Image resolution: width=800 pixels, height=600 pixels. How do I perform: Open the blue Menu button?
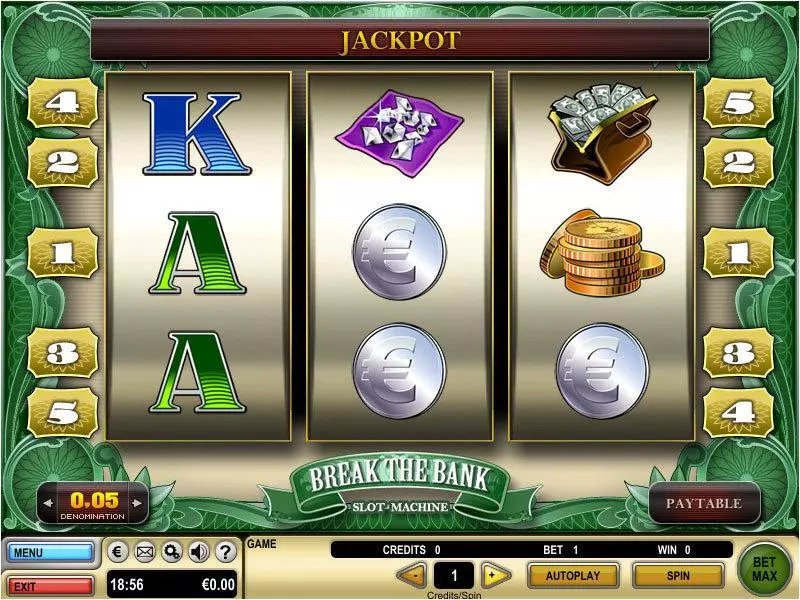[x=50, y=552]
